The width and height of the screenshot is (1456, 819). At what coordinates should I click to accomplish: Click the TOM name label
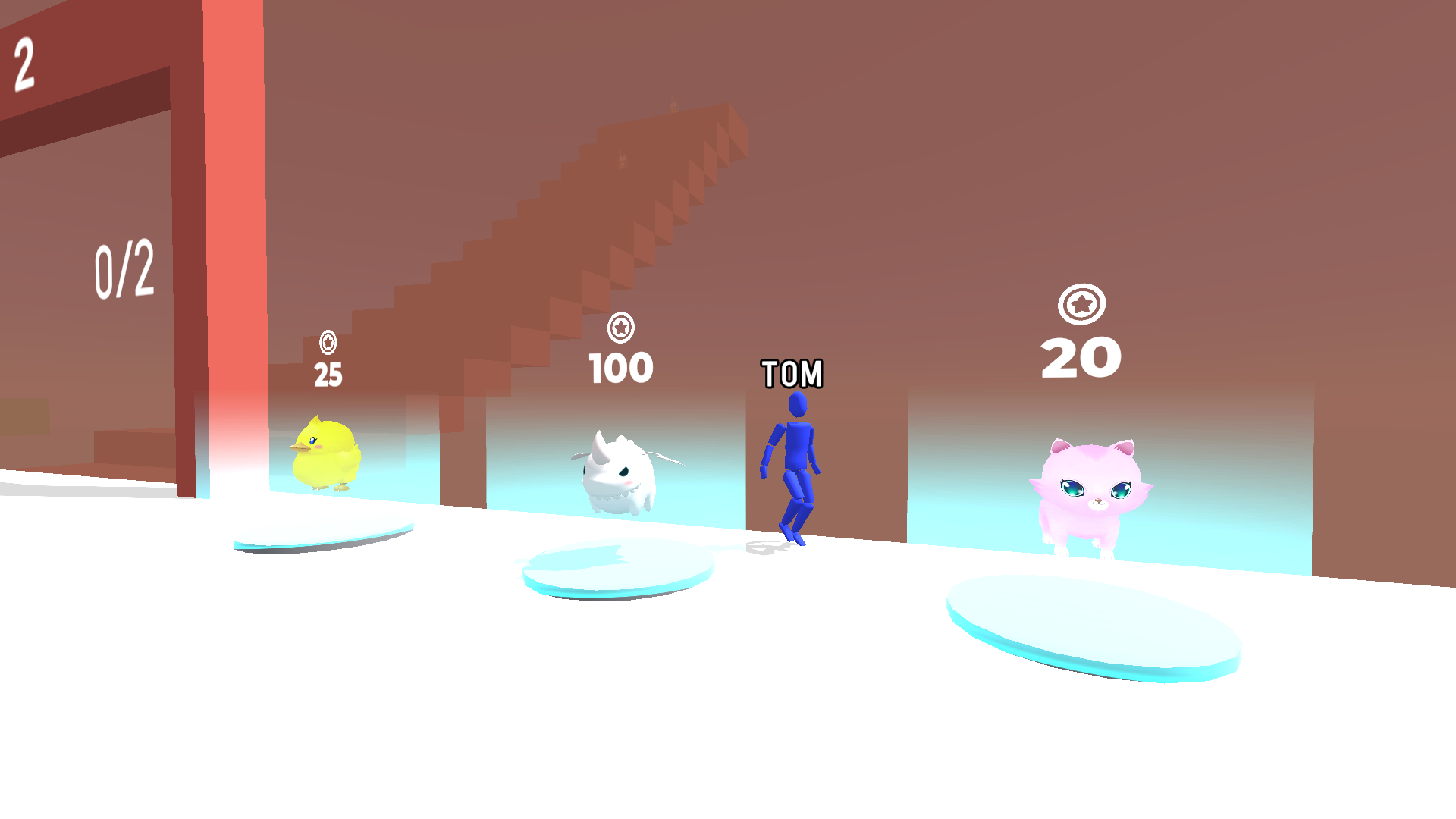(x=792, y=373)
